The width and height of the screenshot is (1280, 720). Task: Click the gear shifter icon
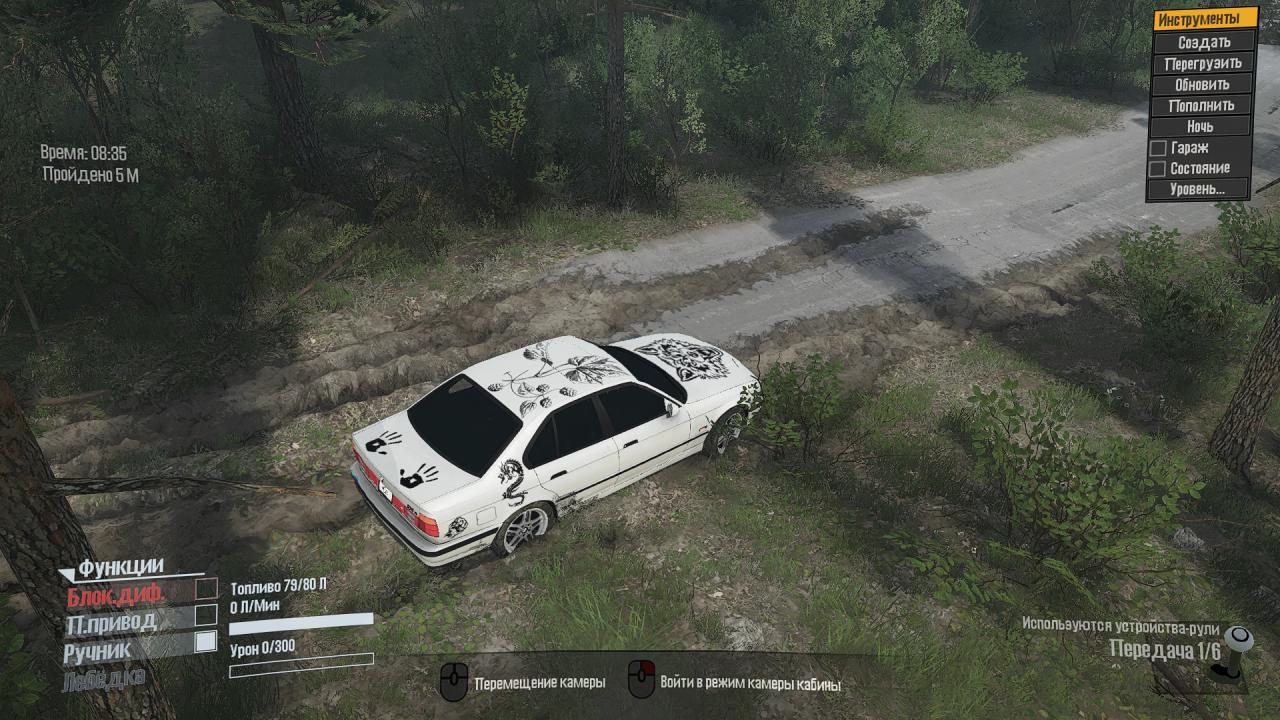coord(1238,652)
